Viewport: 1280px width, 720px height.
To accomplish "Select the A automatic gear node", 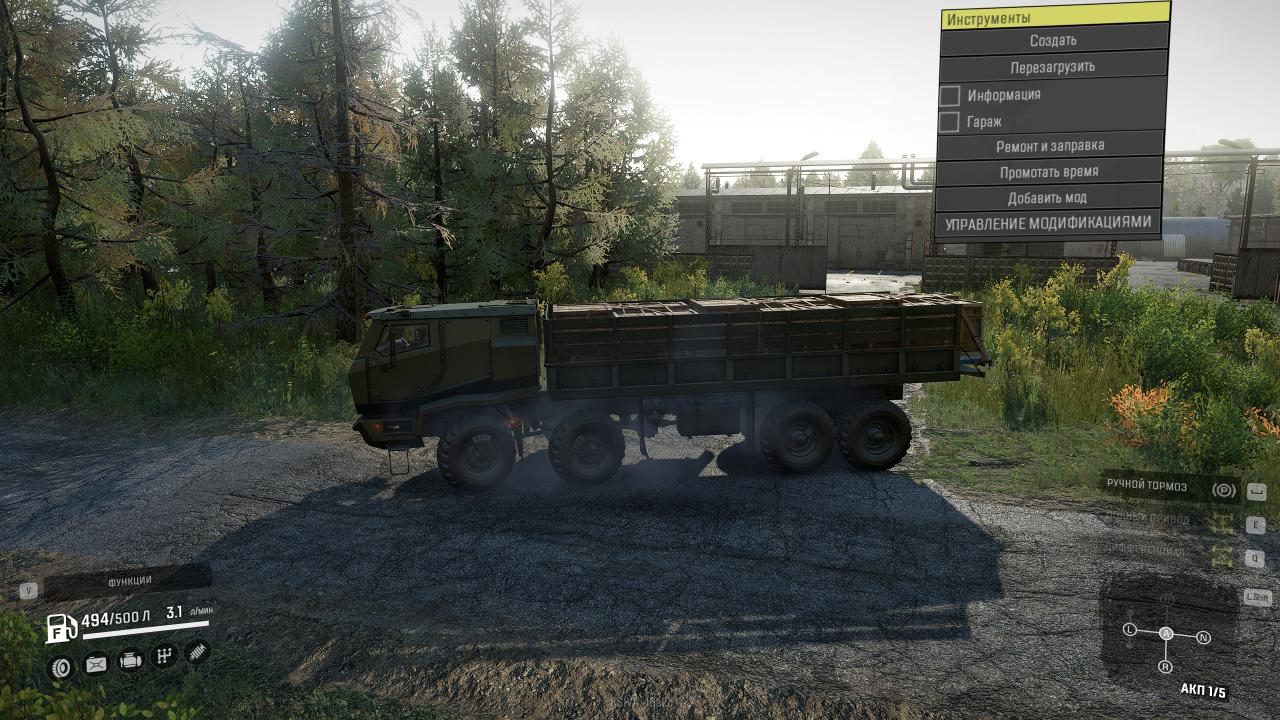I will point(1166,633).
